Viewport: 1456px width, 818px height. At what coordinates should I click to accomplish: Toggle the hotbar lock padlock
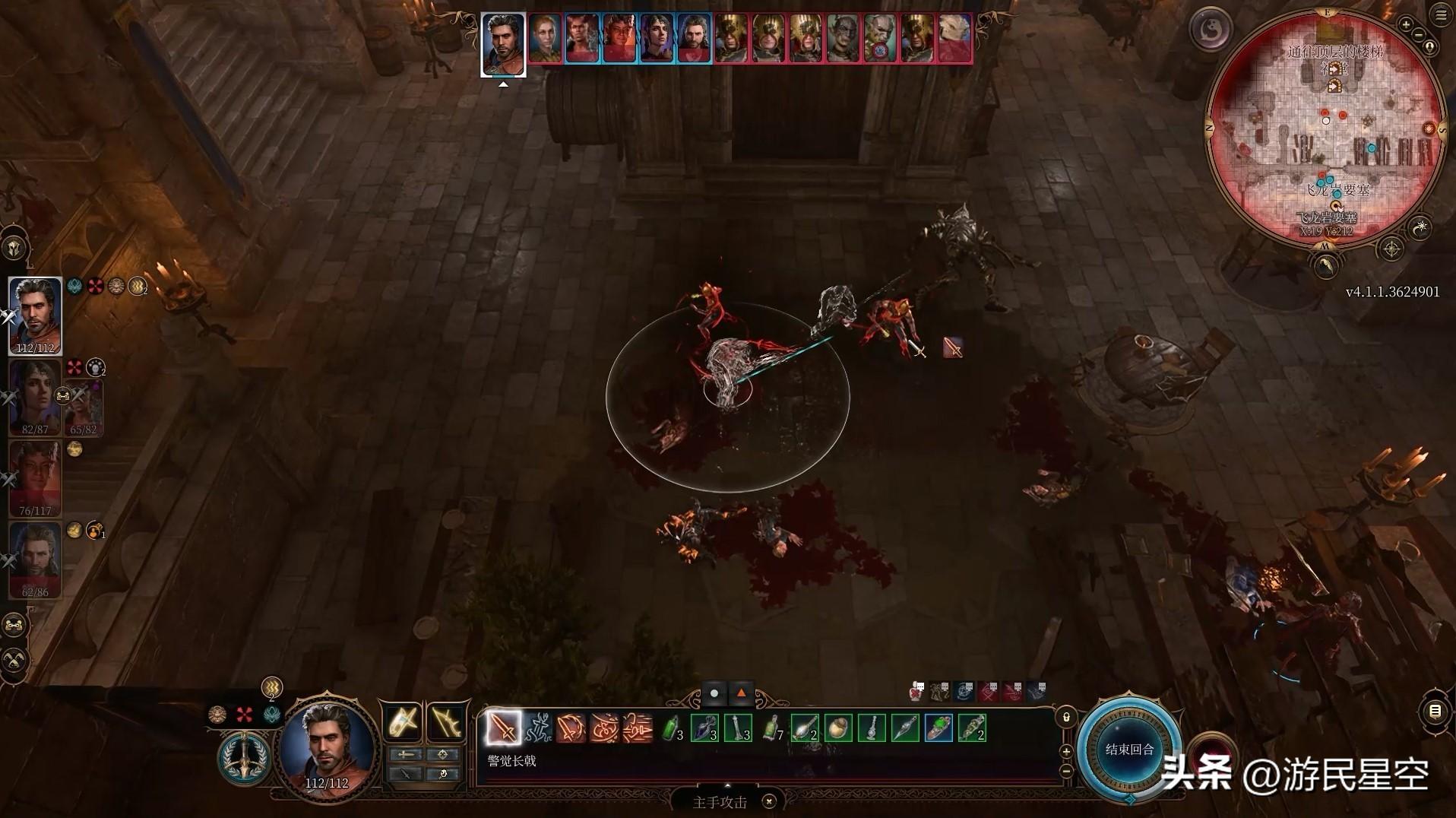pyautogui.click(x=1066, y=717)
